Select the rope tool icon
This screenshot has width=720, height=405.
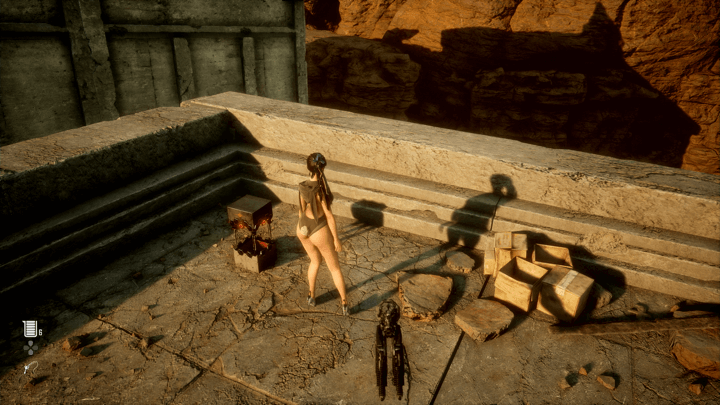click(x=29, y=368)
